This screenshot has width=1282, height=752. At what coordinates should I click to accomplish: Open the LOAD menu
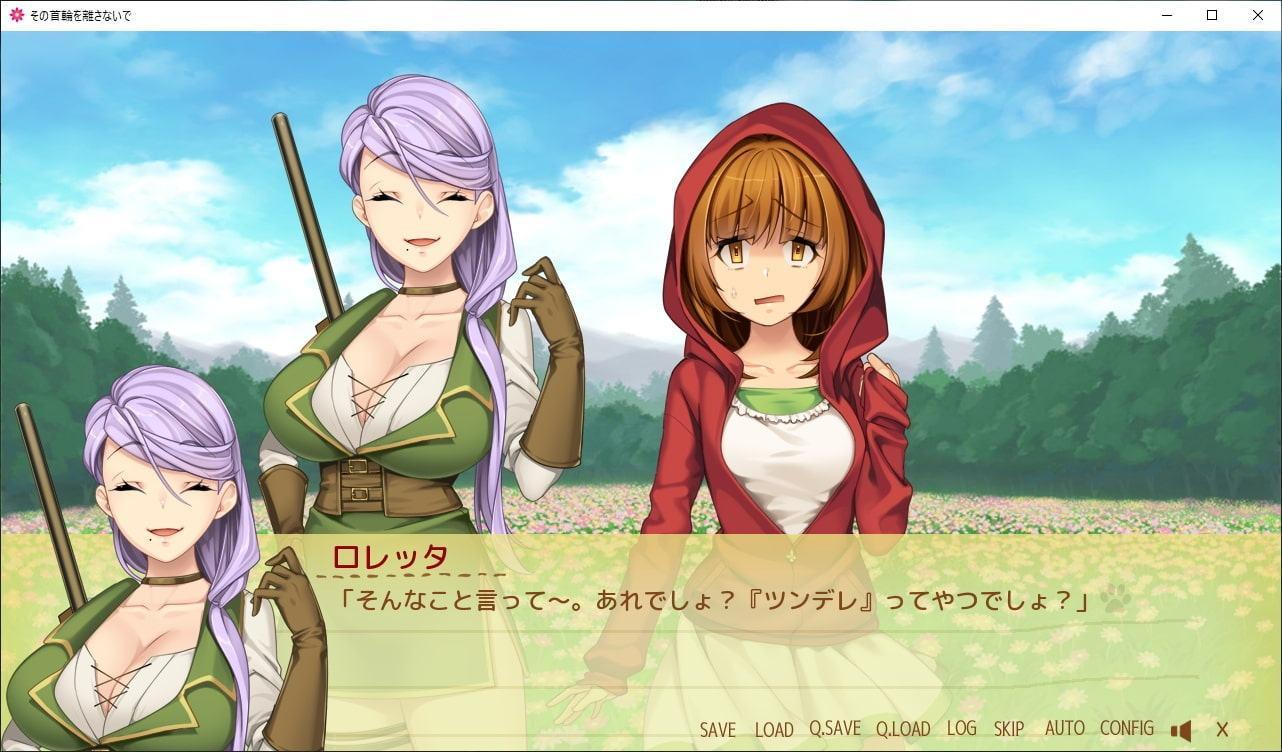pyautogui.click(x=774, y=730)
